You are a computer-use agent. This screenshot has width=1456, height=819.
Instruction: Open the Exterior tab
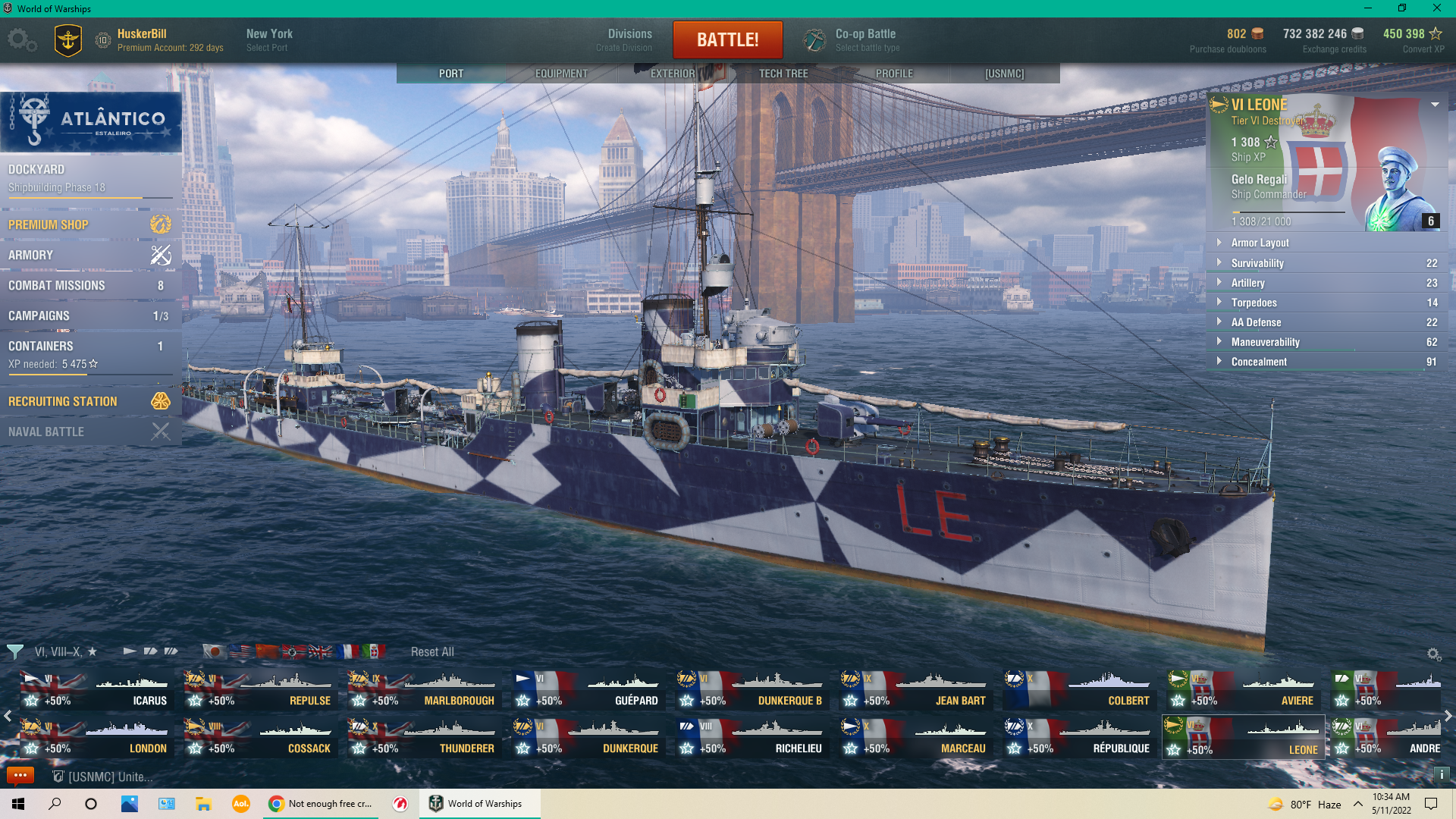[x=673, y=74]
